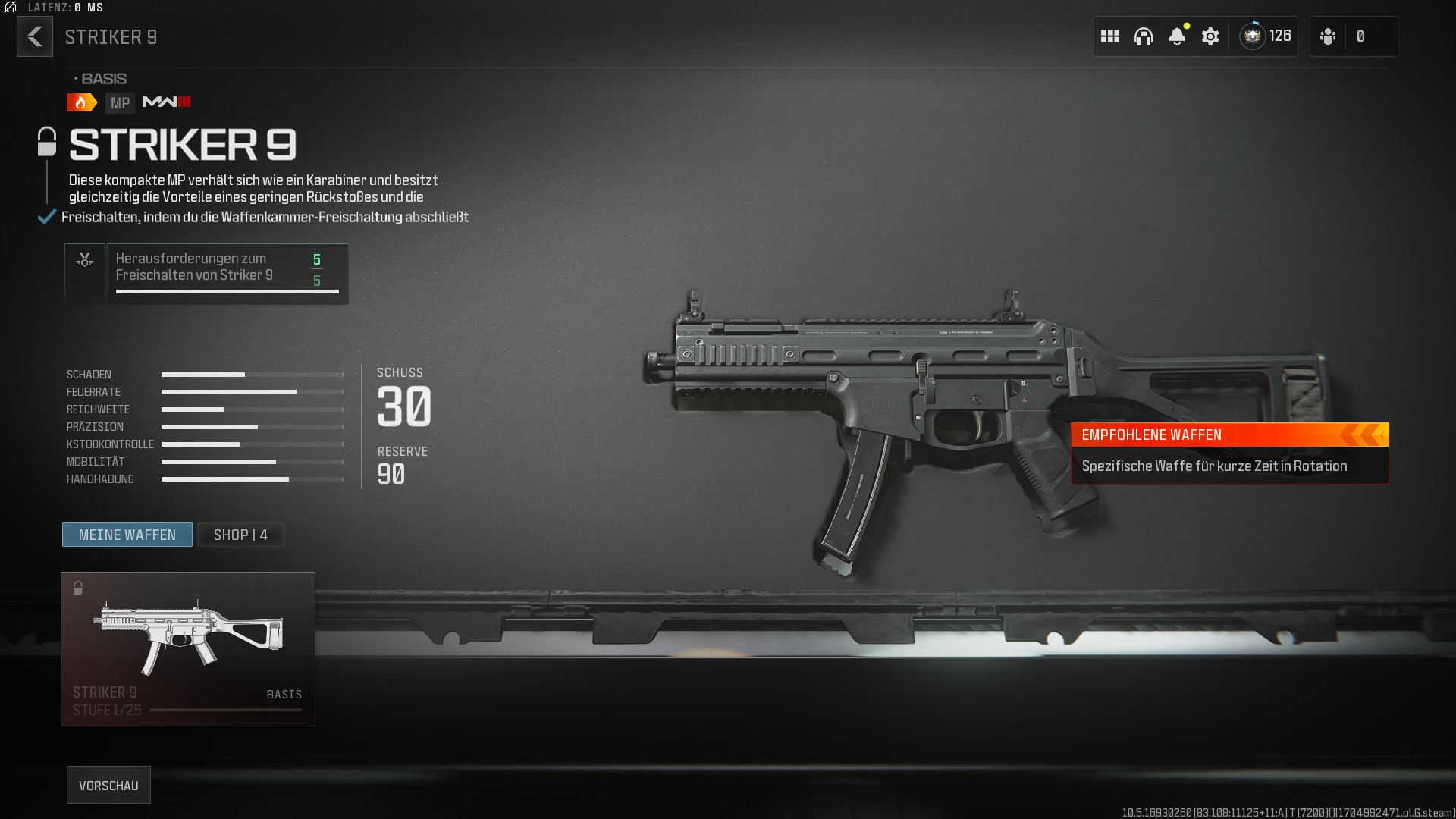The image size is (1456, 819).
Task: Click the Vorschau preview button
Action: tap(108, 785)
